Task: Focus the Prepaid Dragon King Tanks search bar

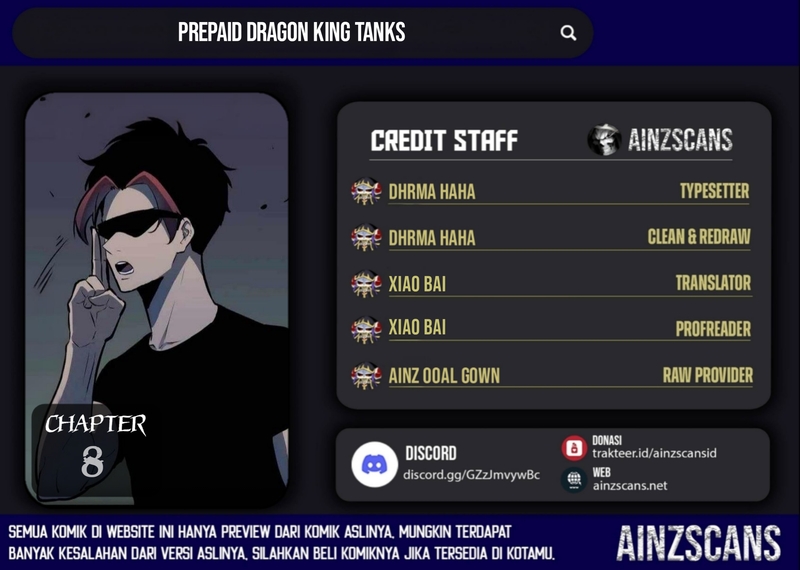Action: pos(291,33)
